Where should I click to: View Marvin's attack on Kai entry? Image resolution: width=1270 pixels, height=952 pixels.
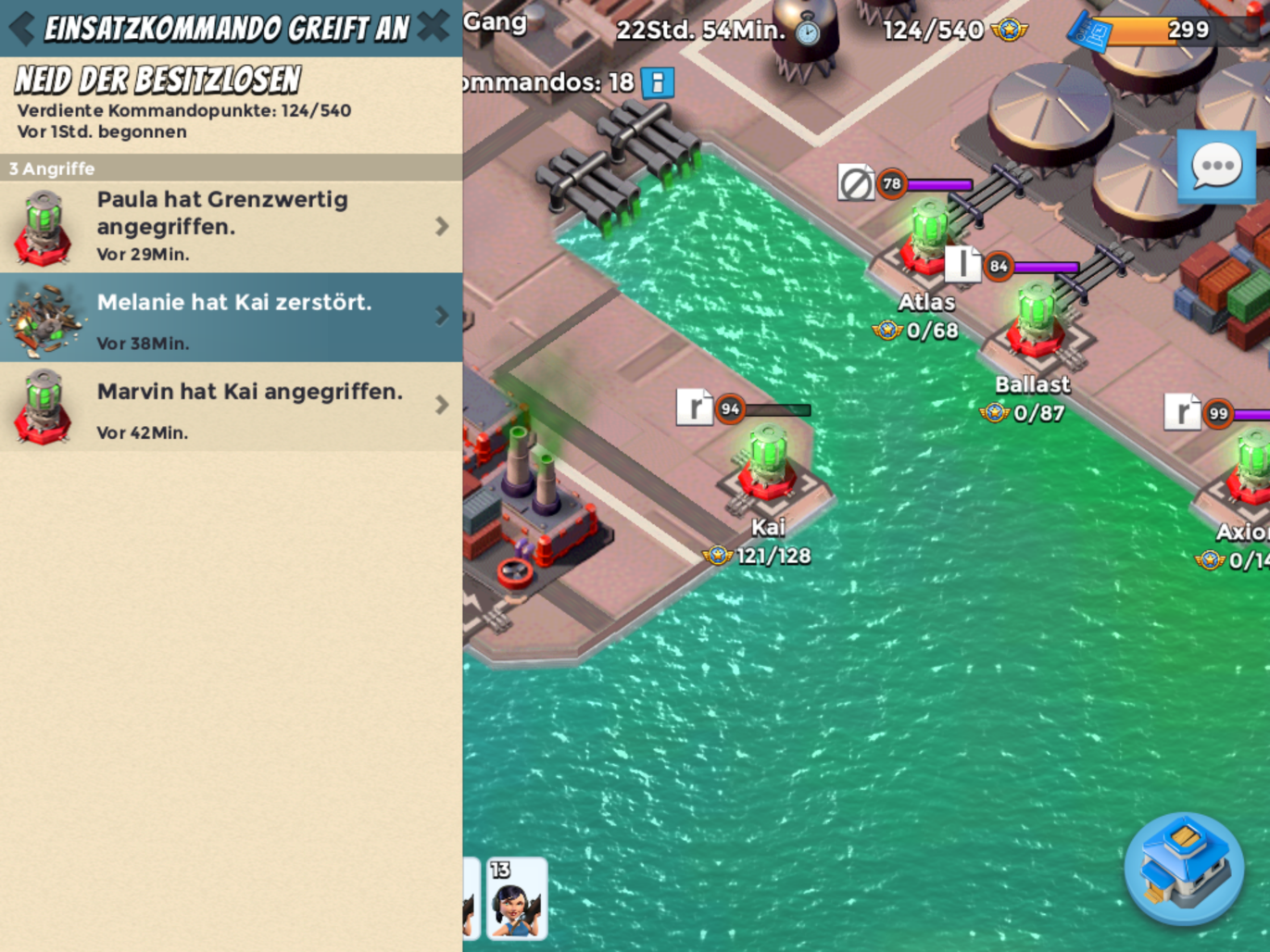pos(231,406)
